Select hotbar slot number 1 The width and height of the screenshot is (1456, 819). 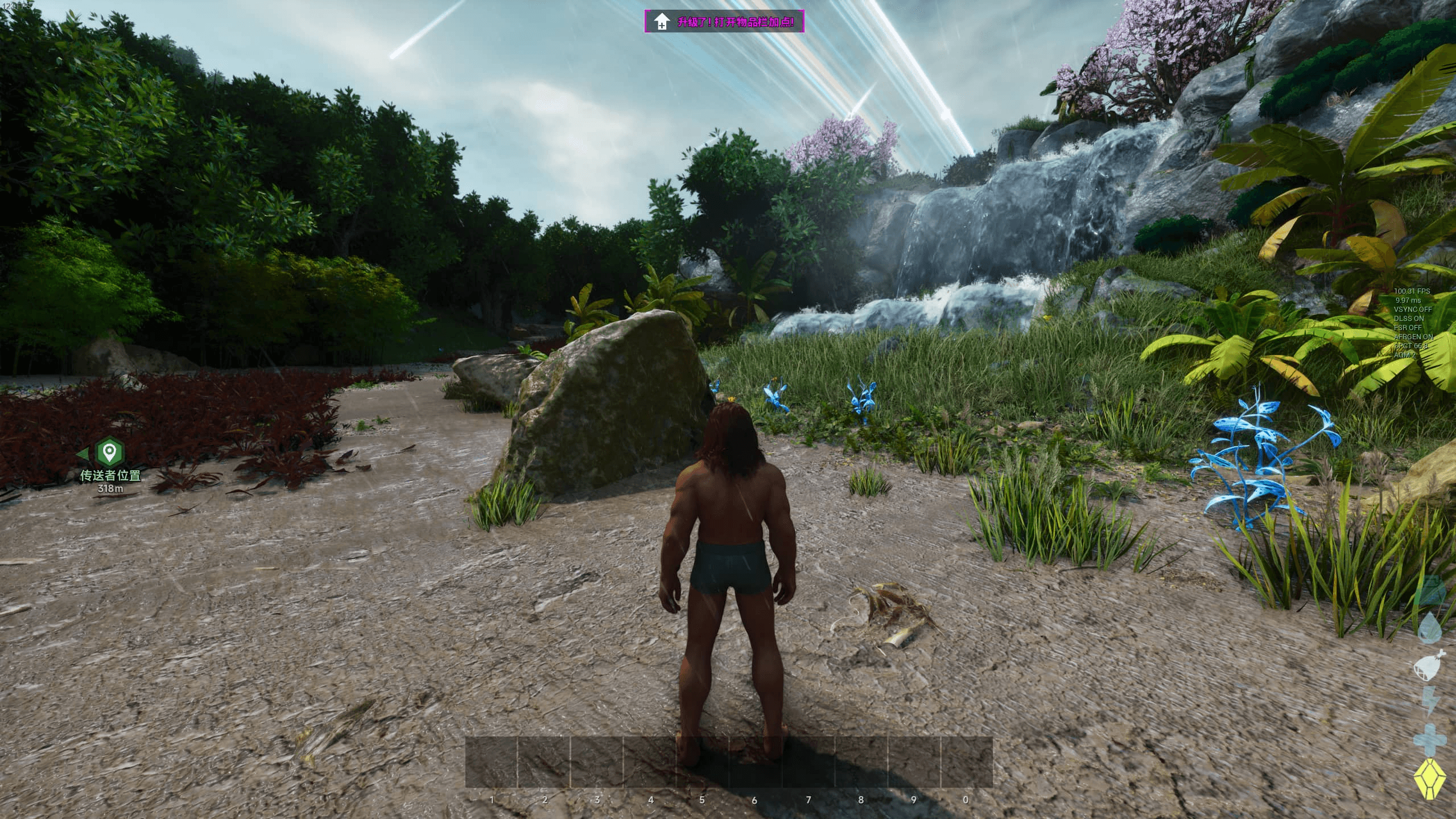point(492,763)
